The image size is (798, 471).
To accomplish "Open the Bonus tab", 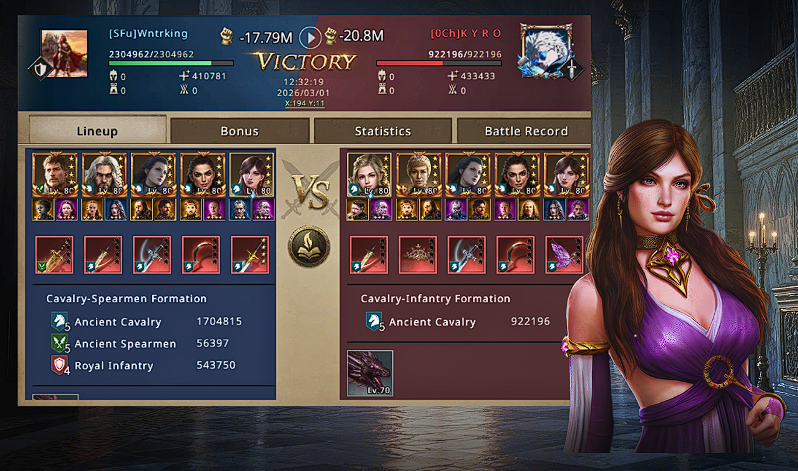I will pos(239,131).
